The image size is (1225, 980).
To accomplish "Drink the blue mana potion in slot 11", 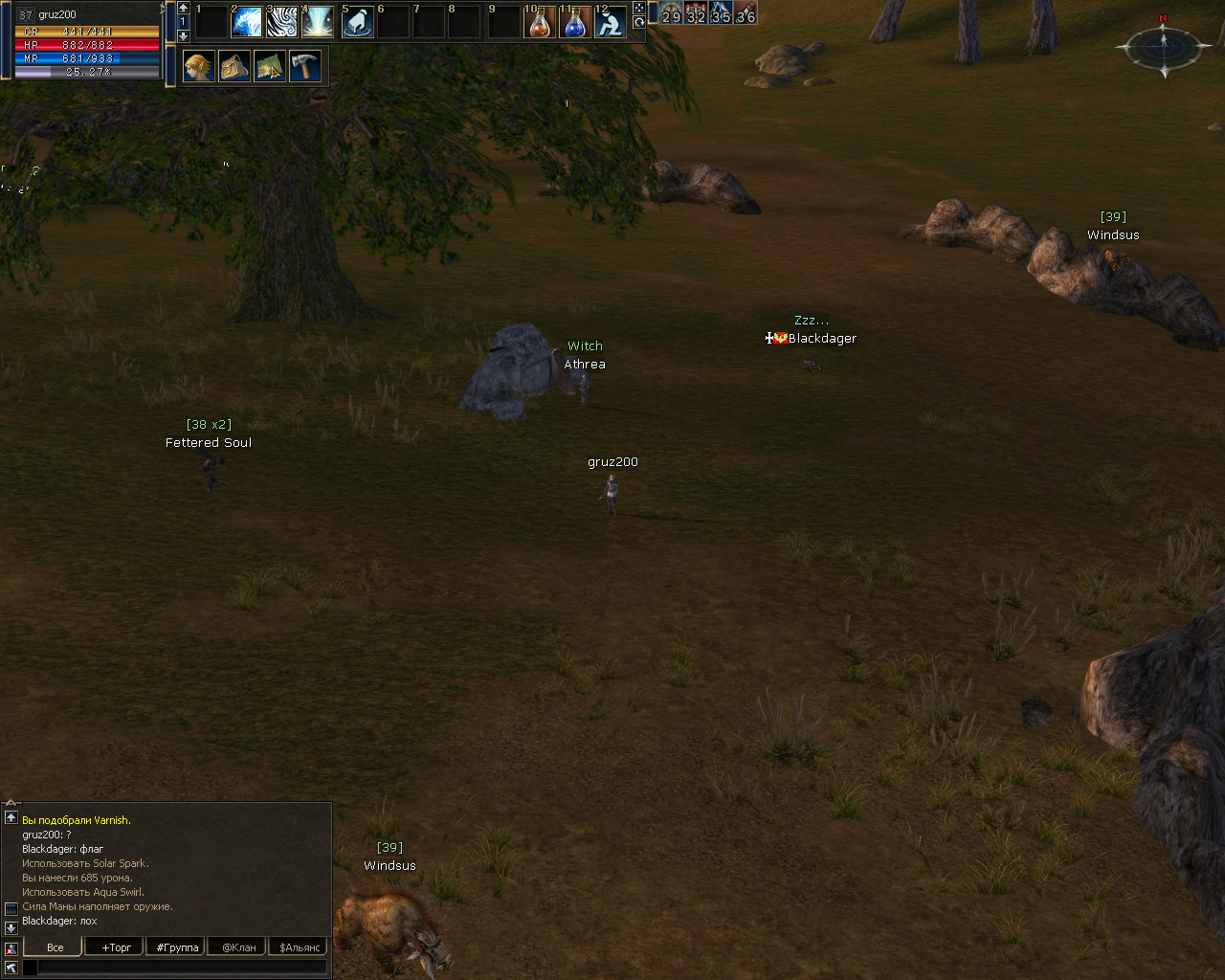I will coord(574,22).
